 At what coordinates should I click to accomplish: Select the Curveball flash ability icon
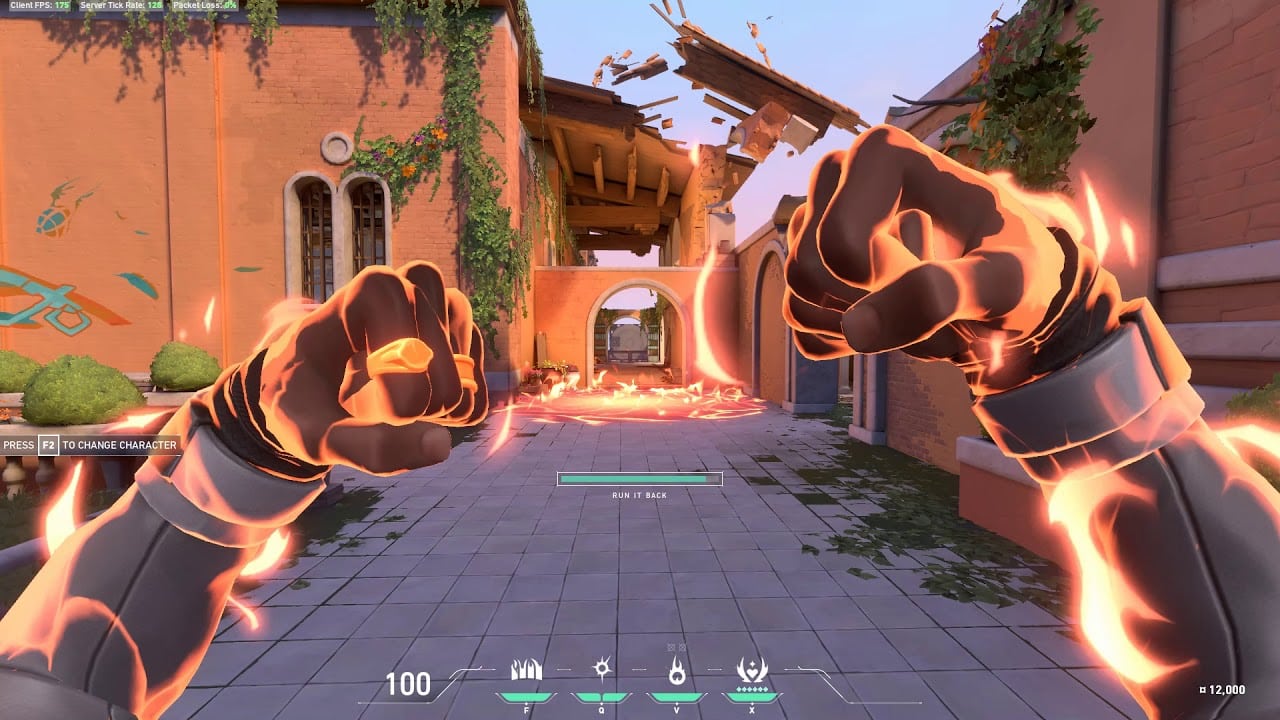(601, 670)
